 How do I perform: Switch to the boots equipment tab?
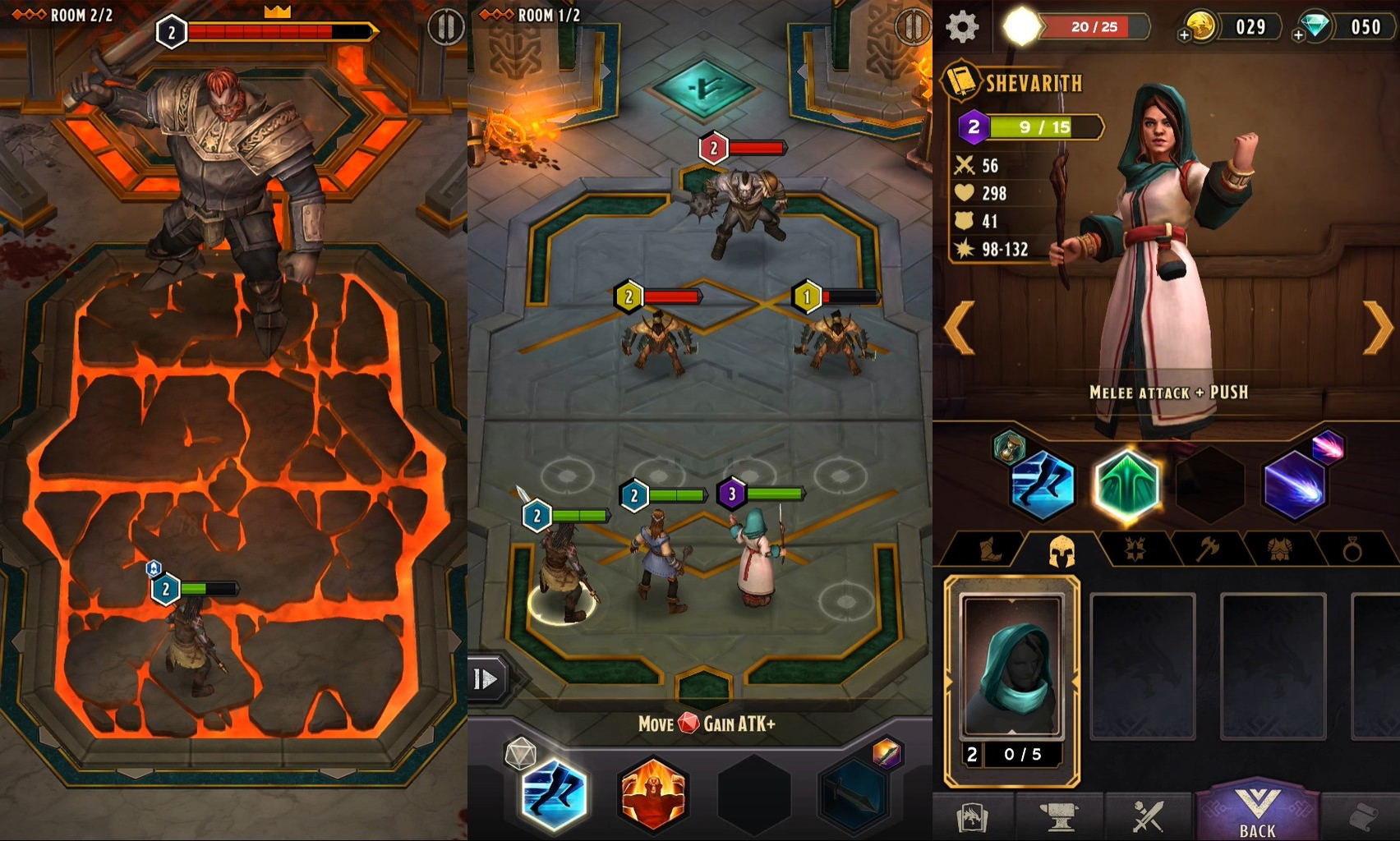[989, 549]
